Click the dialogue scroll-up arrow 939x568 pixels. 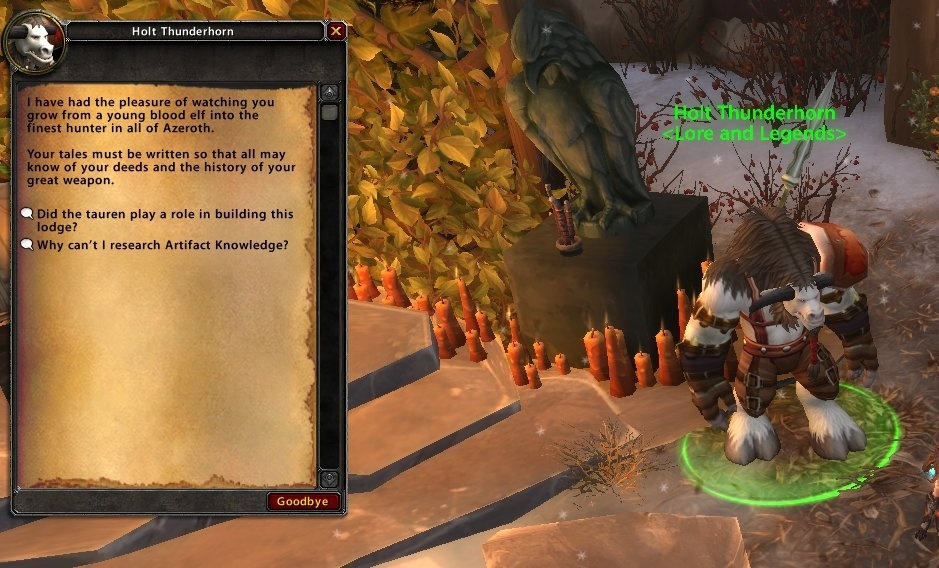pos(329,92)
